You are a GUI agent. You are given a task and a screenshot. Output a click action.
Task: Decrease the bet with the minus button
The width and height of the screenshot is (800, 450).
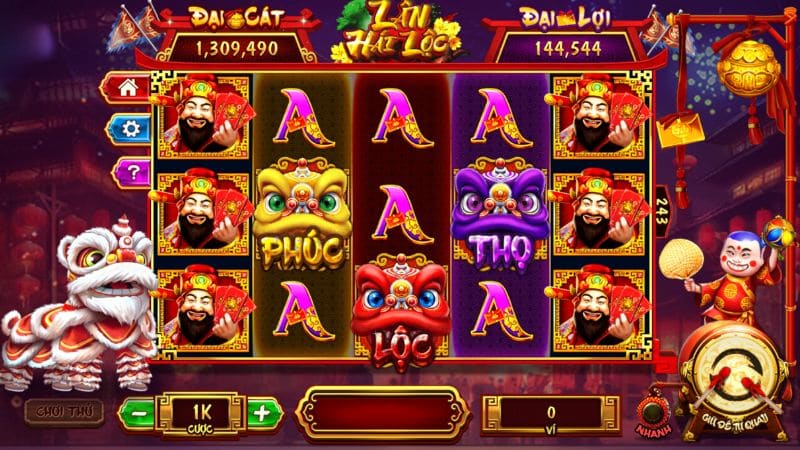pyautogui.click(x=138, y=412)
